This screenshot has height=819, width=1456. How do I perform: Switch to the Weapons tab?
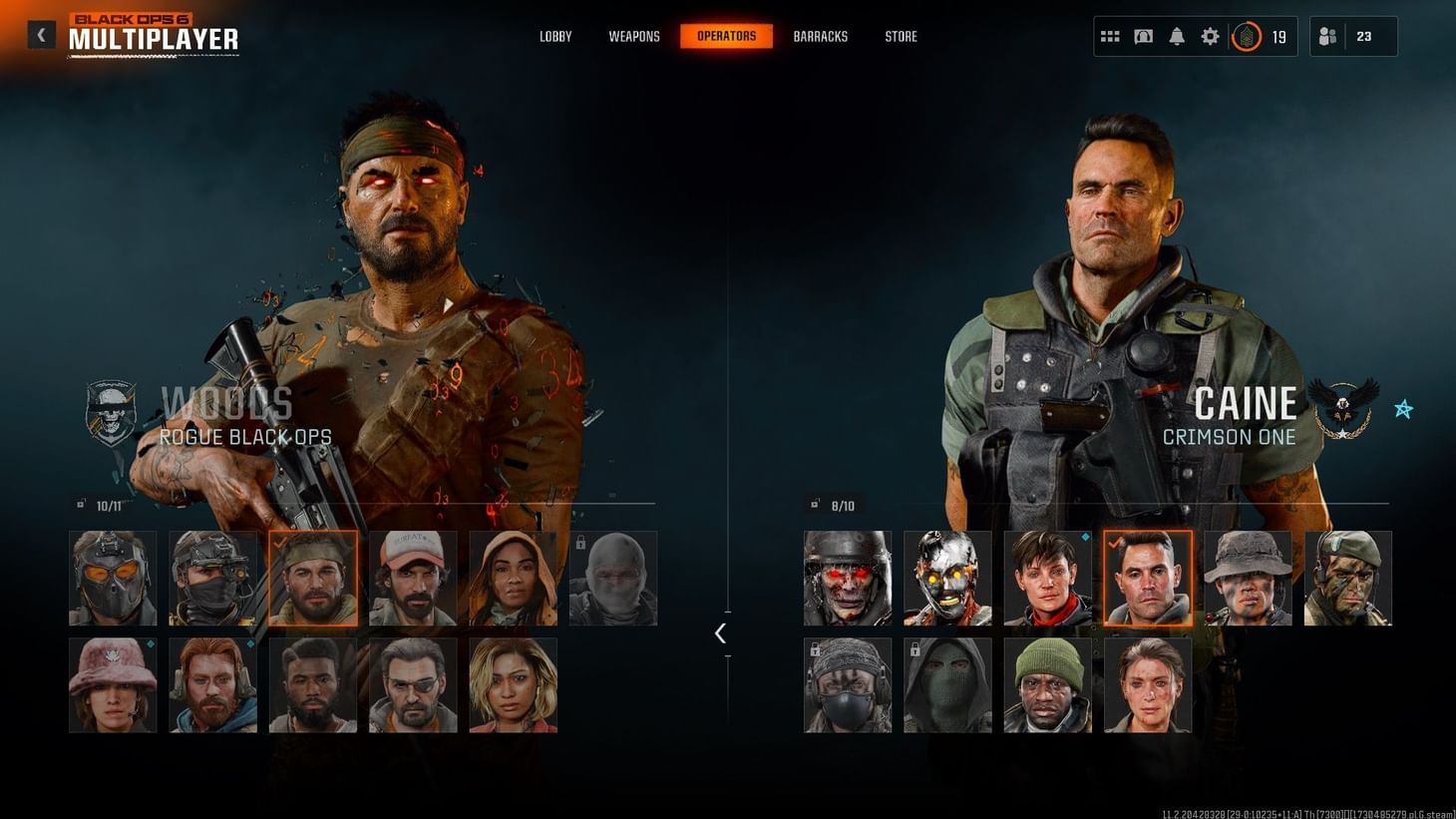pyautogui.click(x=634, y=36)
